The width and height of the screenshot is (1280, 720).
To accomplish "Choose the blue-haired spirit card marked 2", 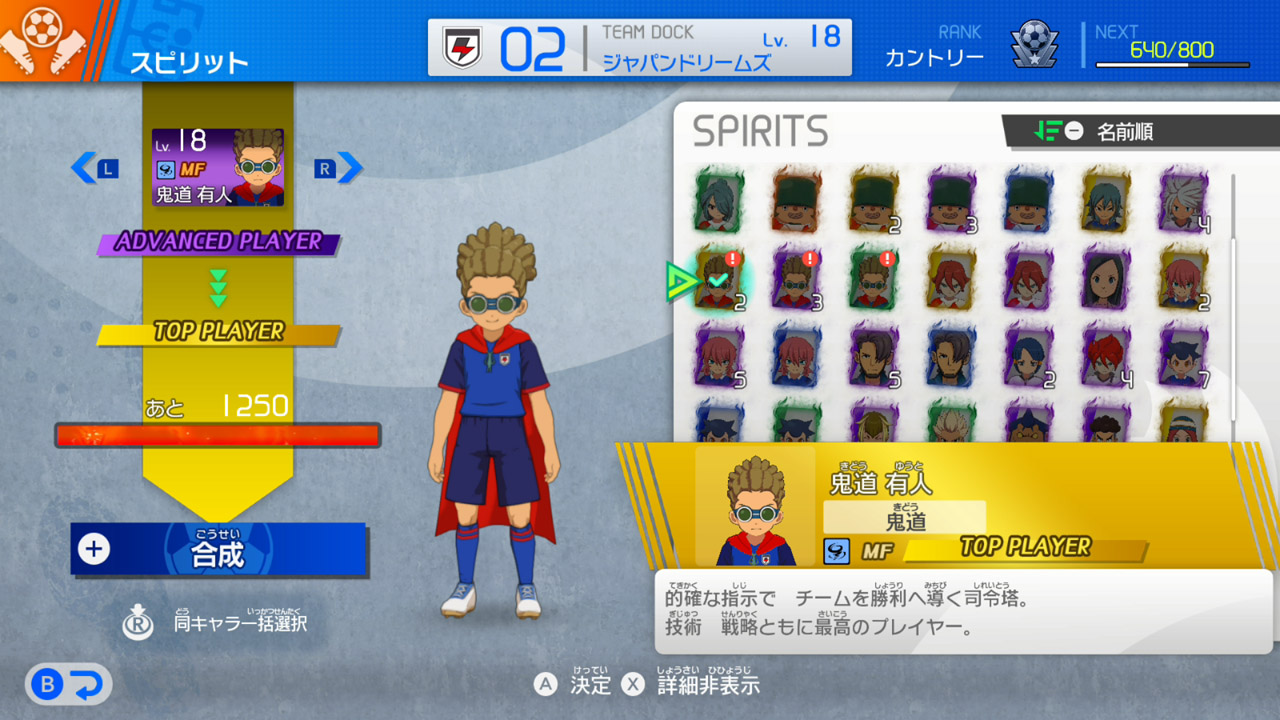I will coord(1029,356).
